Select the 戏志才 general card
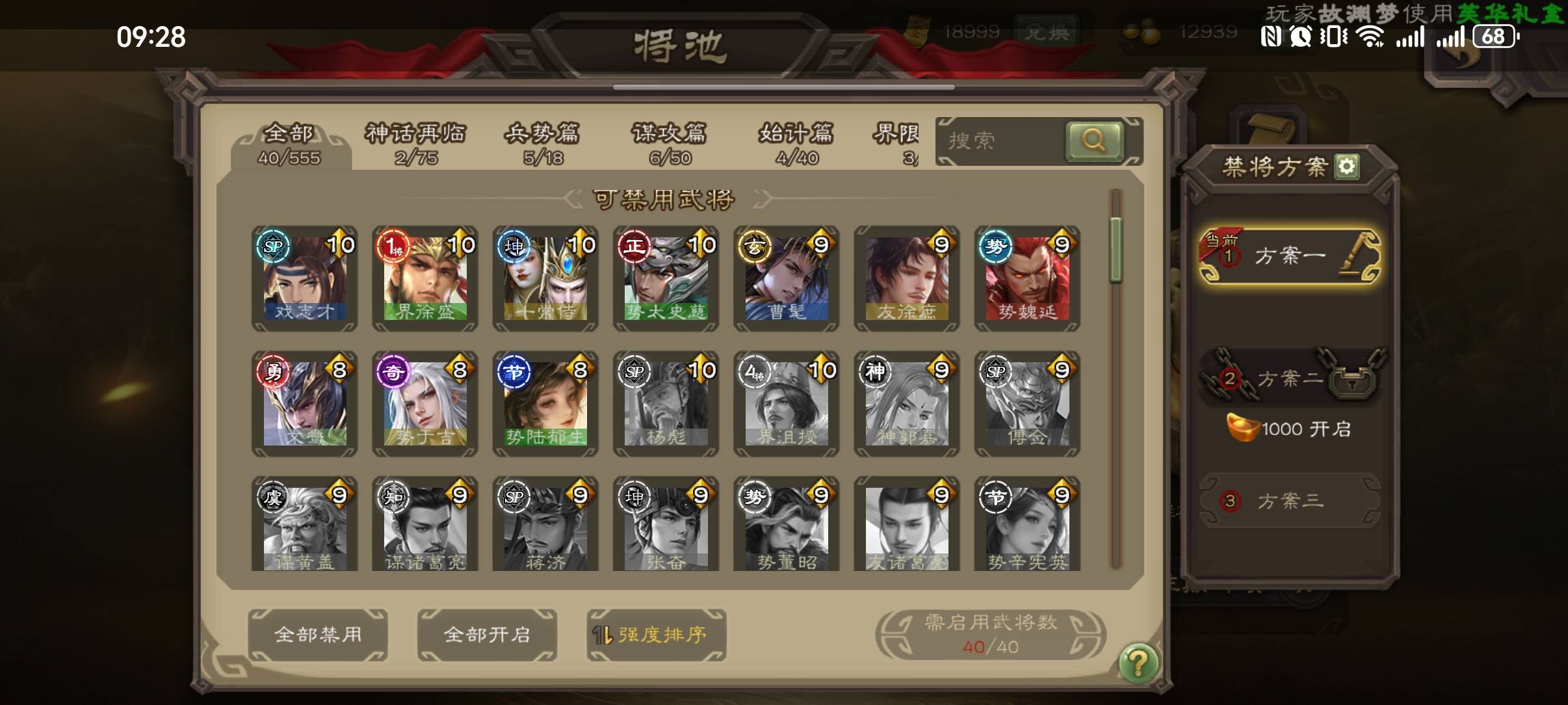1568x705 pixels. (x=305, y=278)
